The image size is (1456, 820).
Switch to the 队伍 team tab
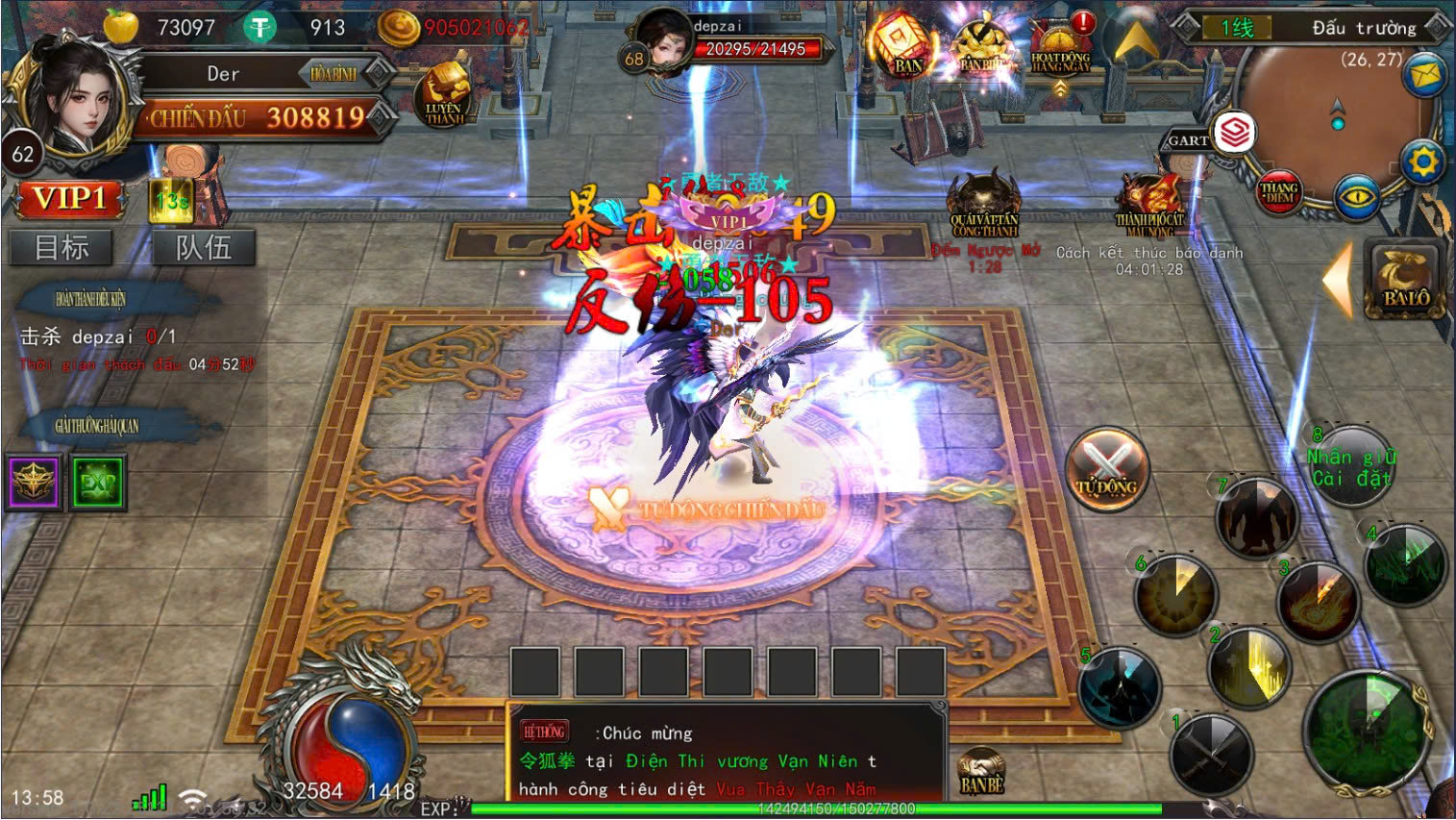click(203, 247)
